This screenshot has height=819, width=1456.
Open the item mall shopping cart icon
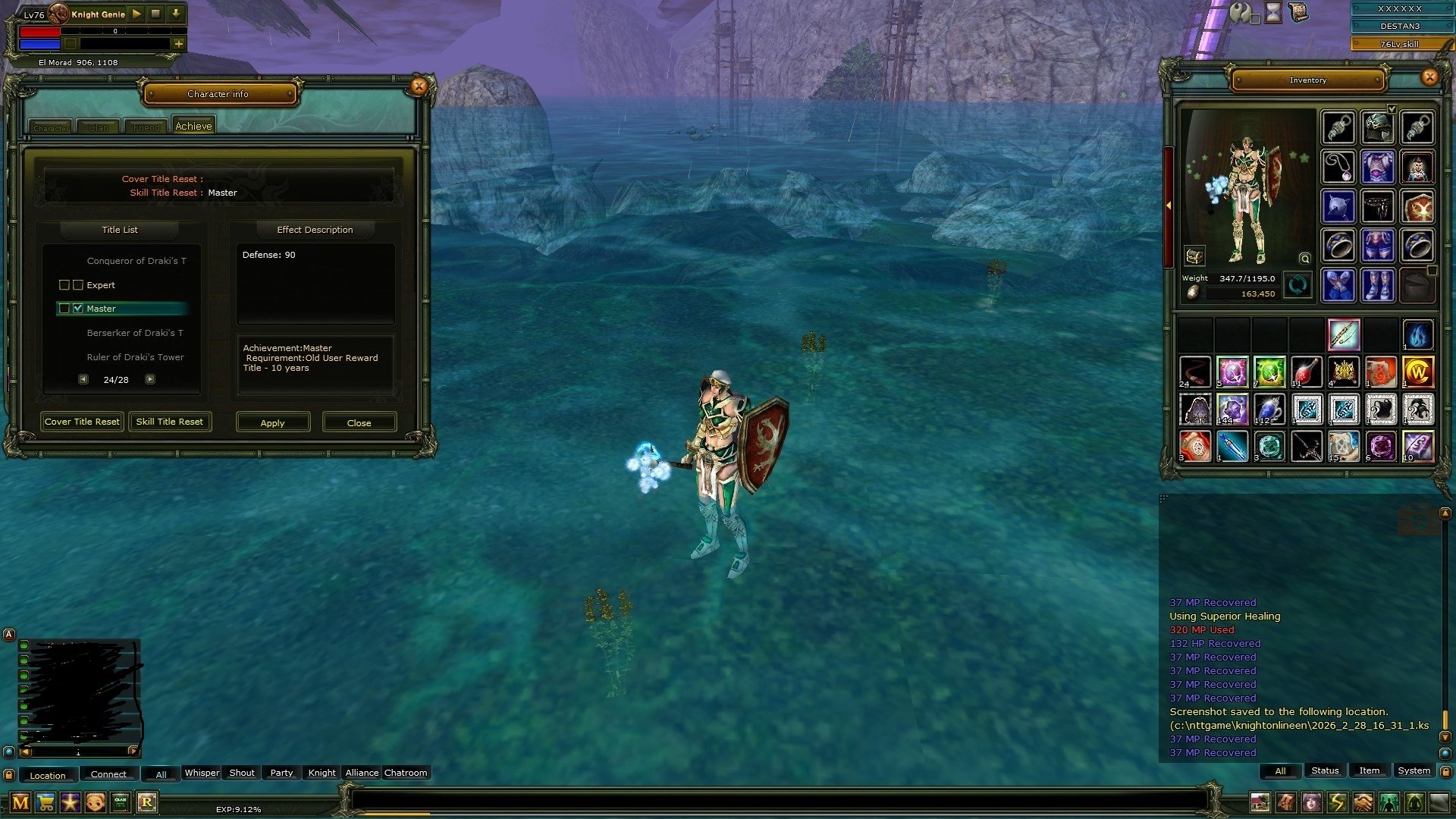point(46,802)
